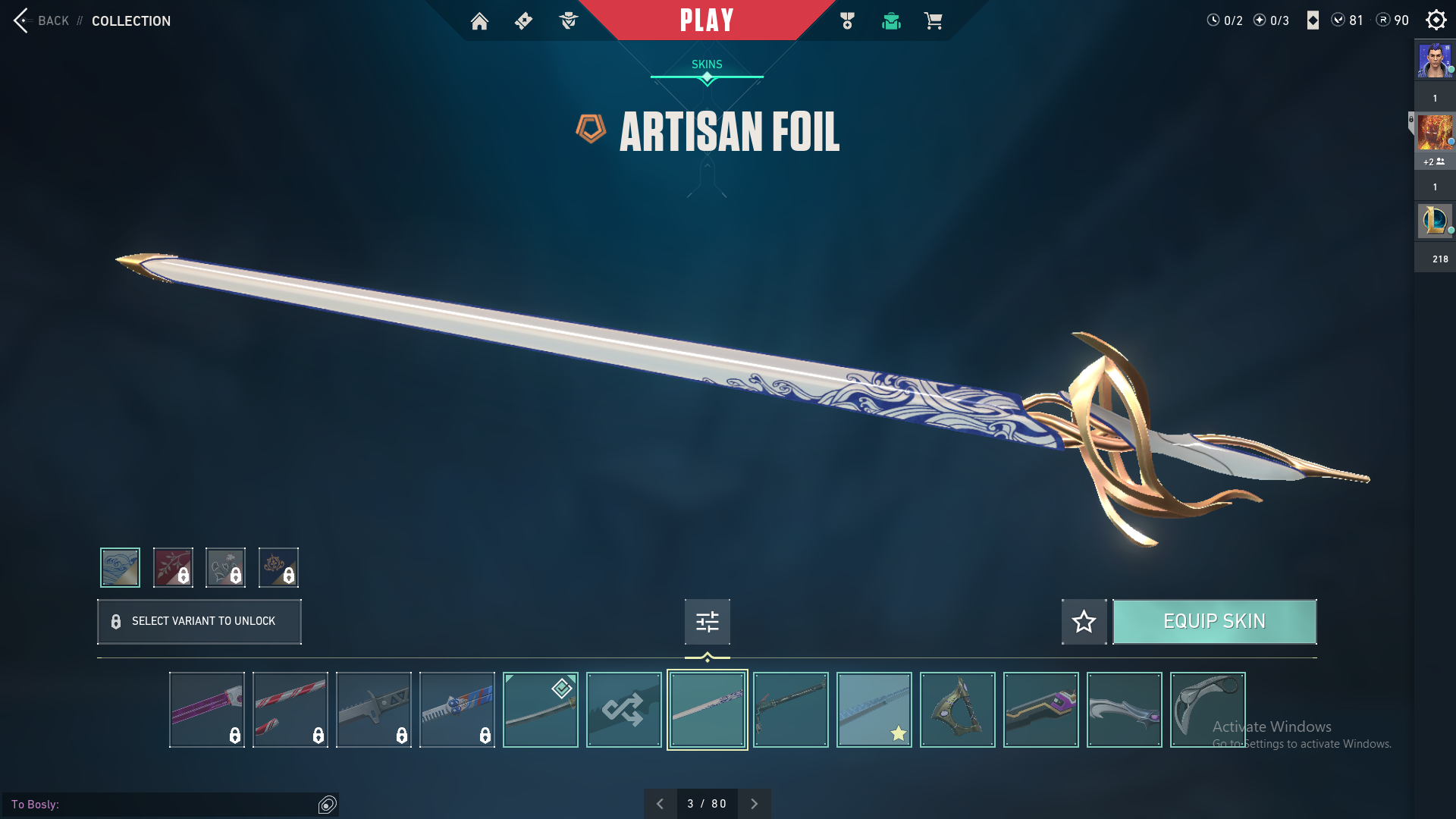This screenshot has height=819, width=1456.
Task: Select the blue wave skin variant
Action: pyautogui.click(x=120, y=567)
